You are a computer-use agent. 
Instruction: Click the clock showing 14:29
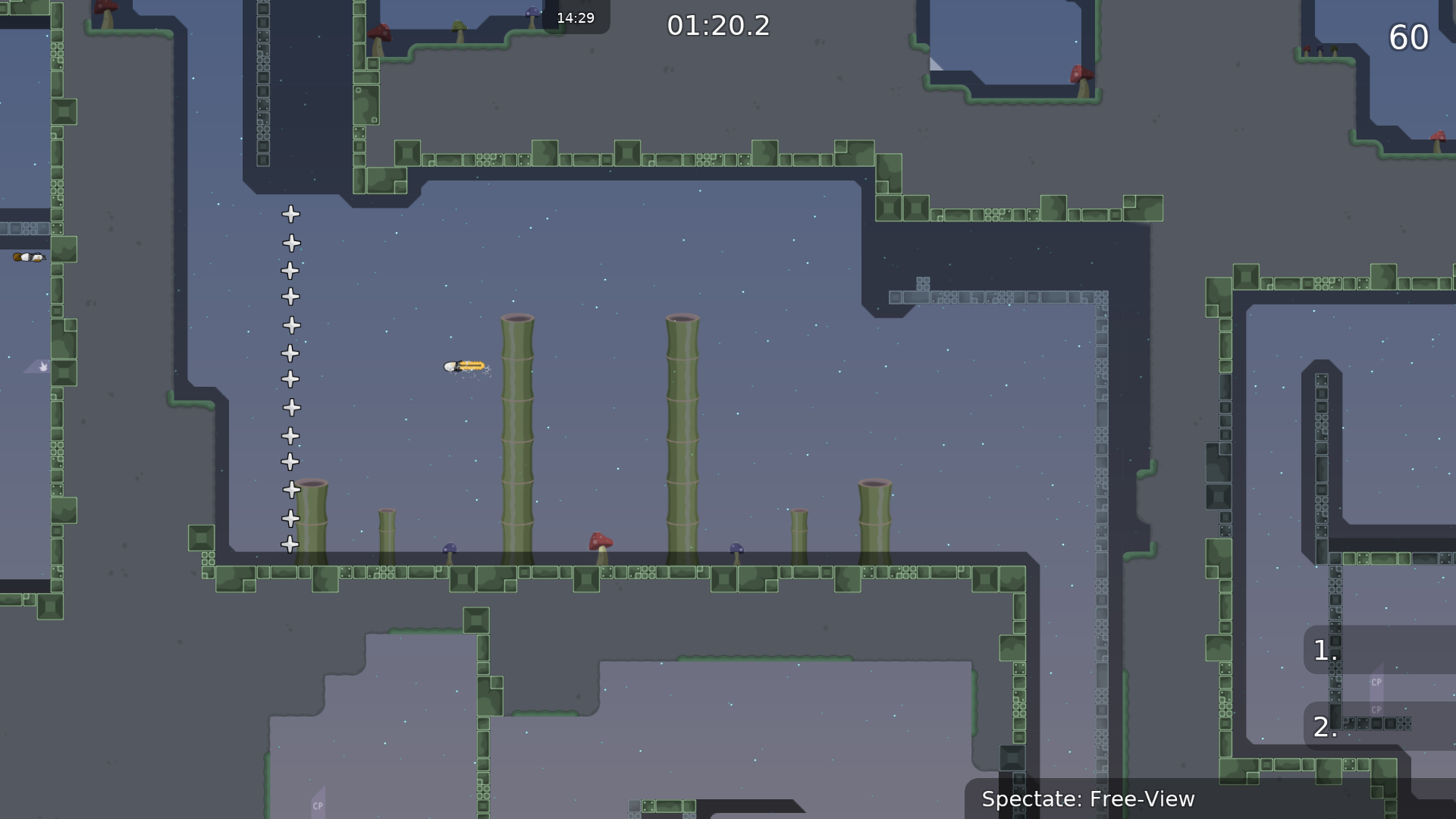tap(576, 17)
